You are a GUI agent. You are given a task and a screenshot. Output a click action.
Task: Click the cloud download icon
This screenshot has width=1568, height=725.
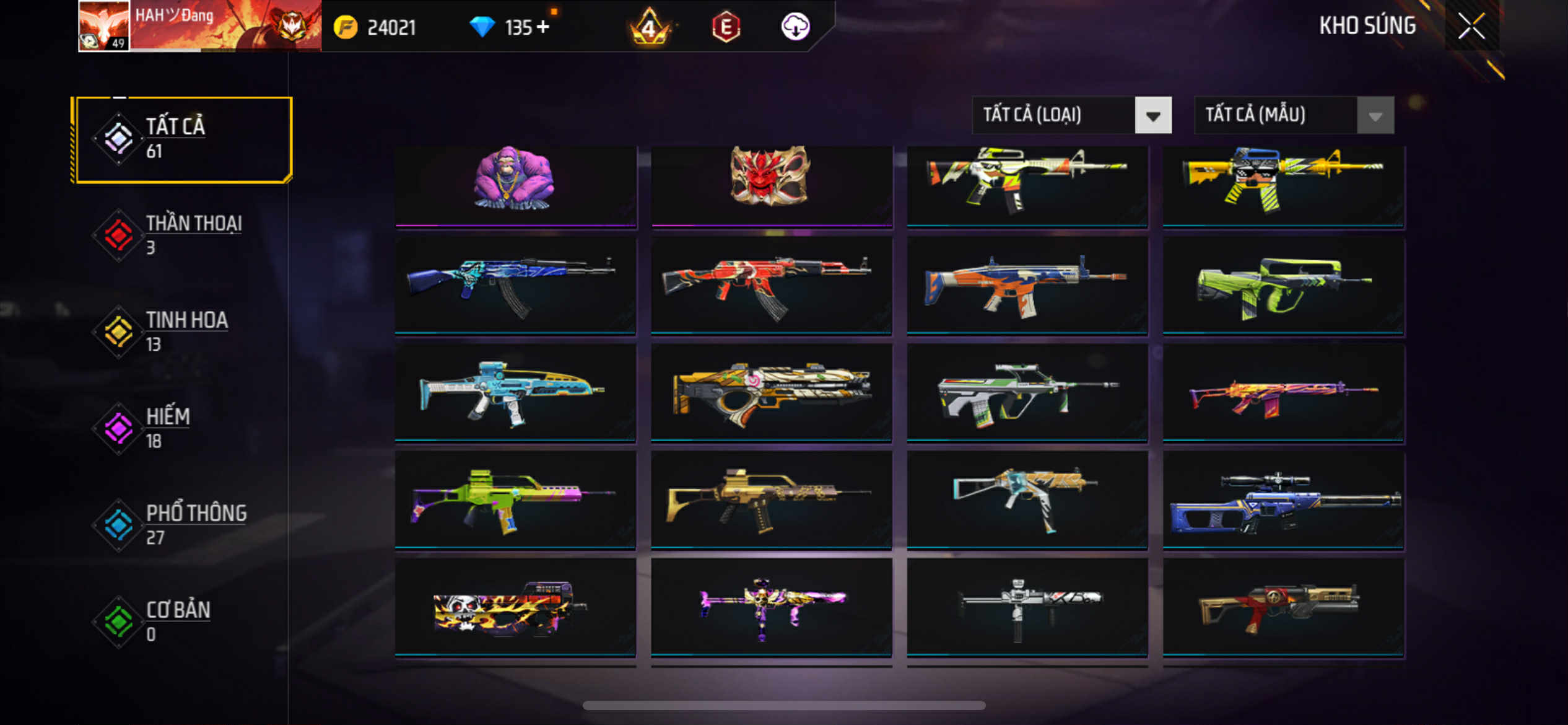click(x=795, y=27)
